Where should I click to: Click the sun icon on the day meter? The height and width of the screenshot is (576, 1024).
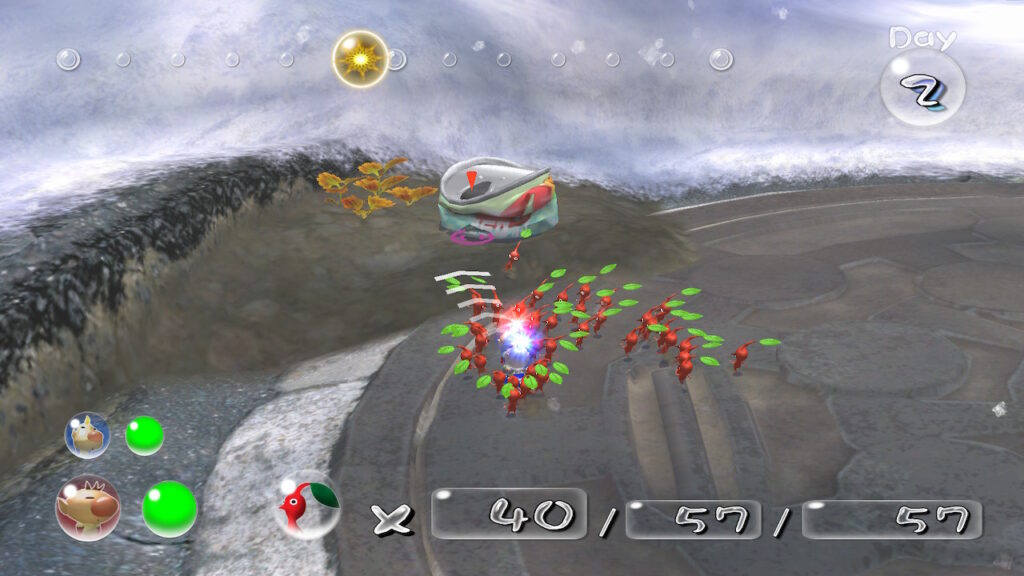coord(360,59)
